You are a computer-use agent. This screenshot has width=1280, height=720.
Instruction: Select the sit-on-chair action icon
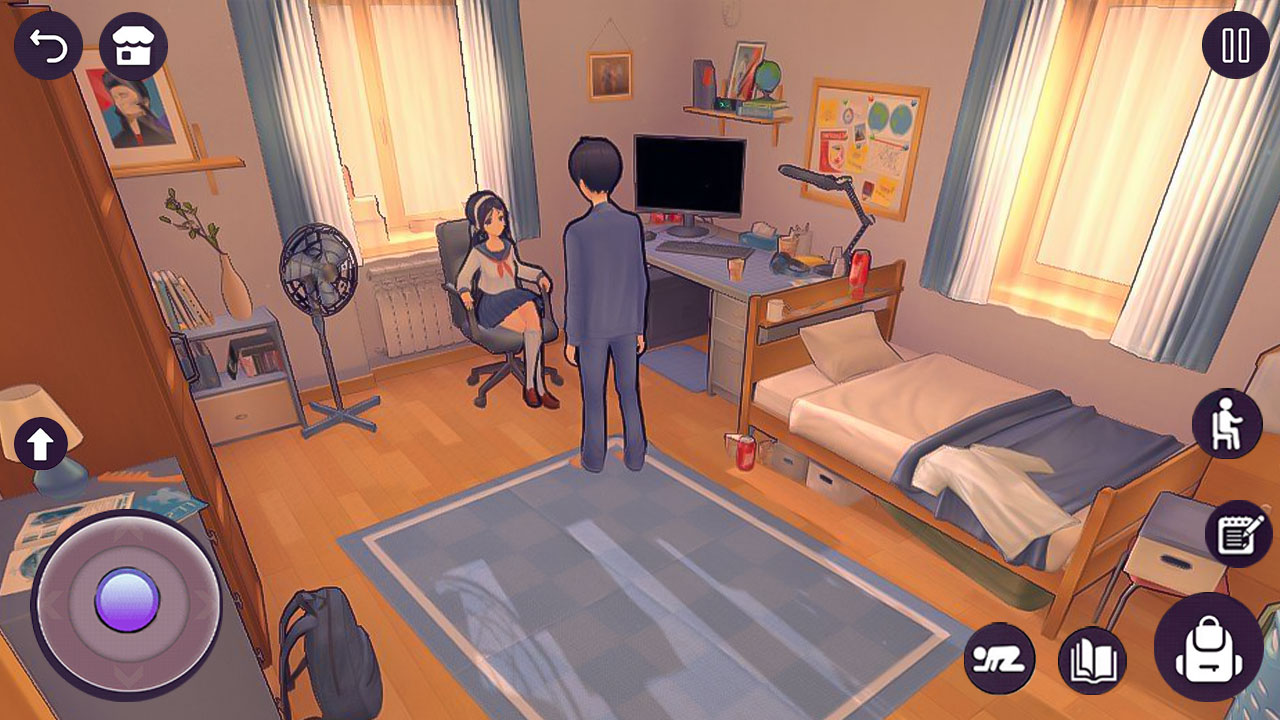(x=1227, y=421)
